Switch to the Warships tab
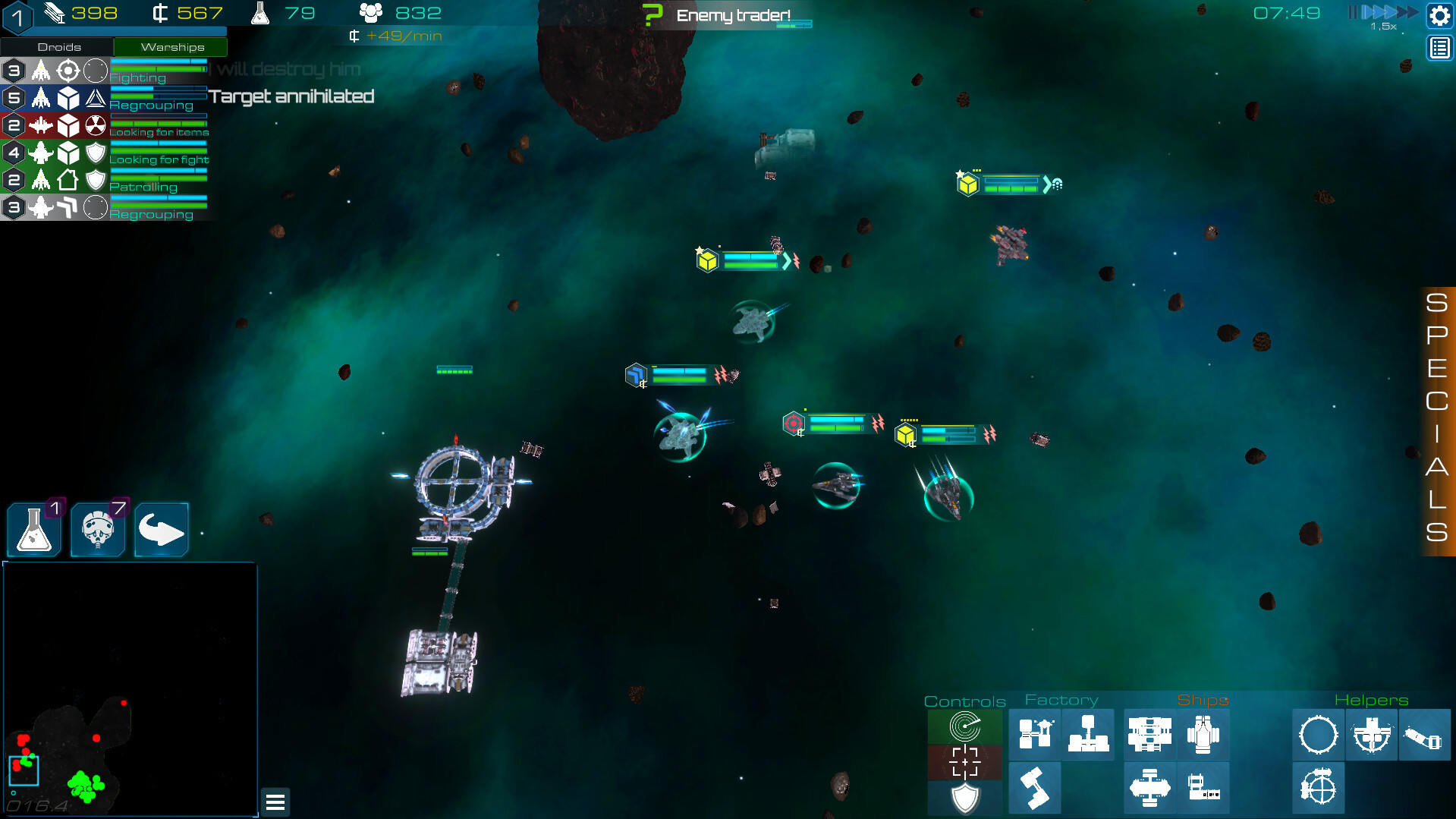1456x819 pixels. point(171,47)
